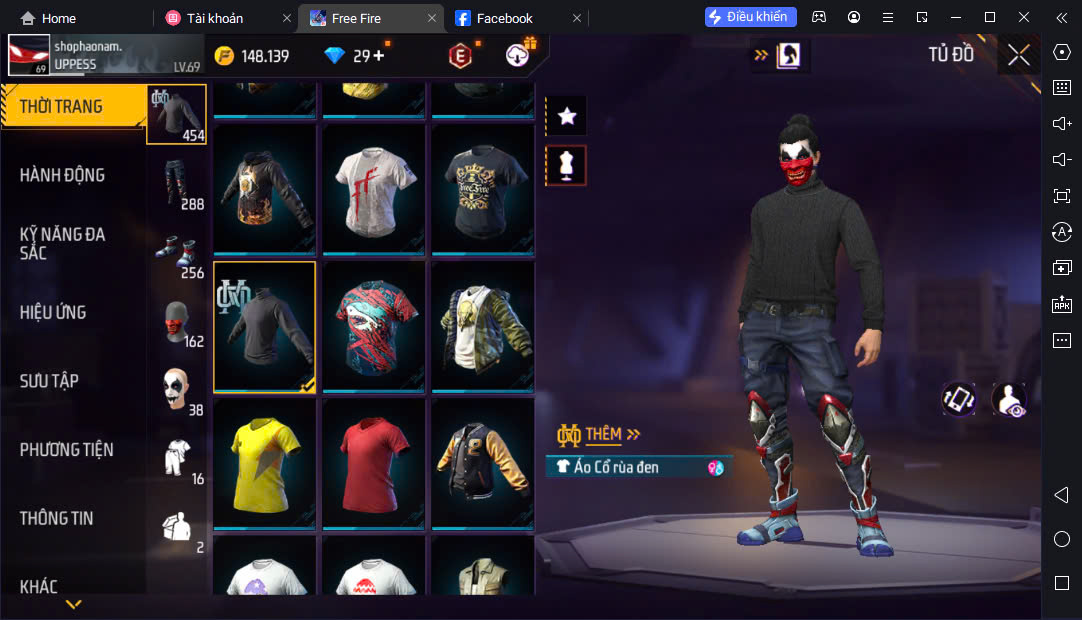Viewport: 1082px width, 620px height.
Task: Switch to the Facebook tab
Action: (x=504, y=18)
